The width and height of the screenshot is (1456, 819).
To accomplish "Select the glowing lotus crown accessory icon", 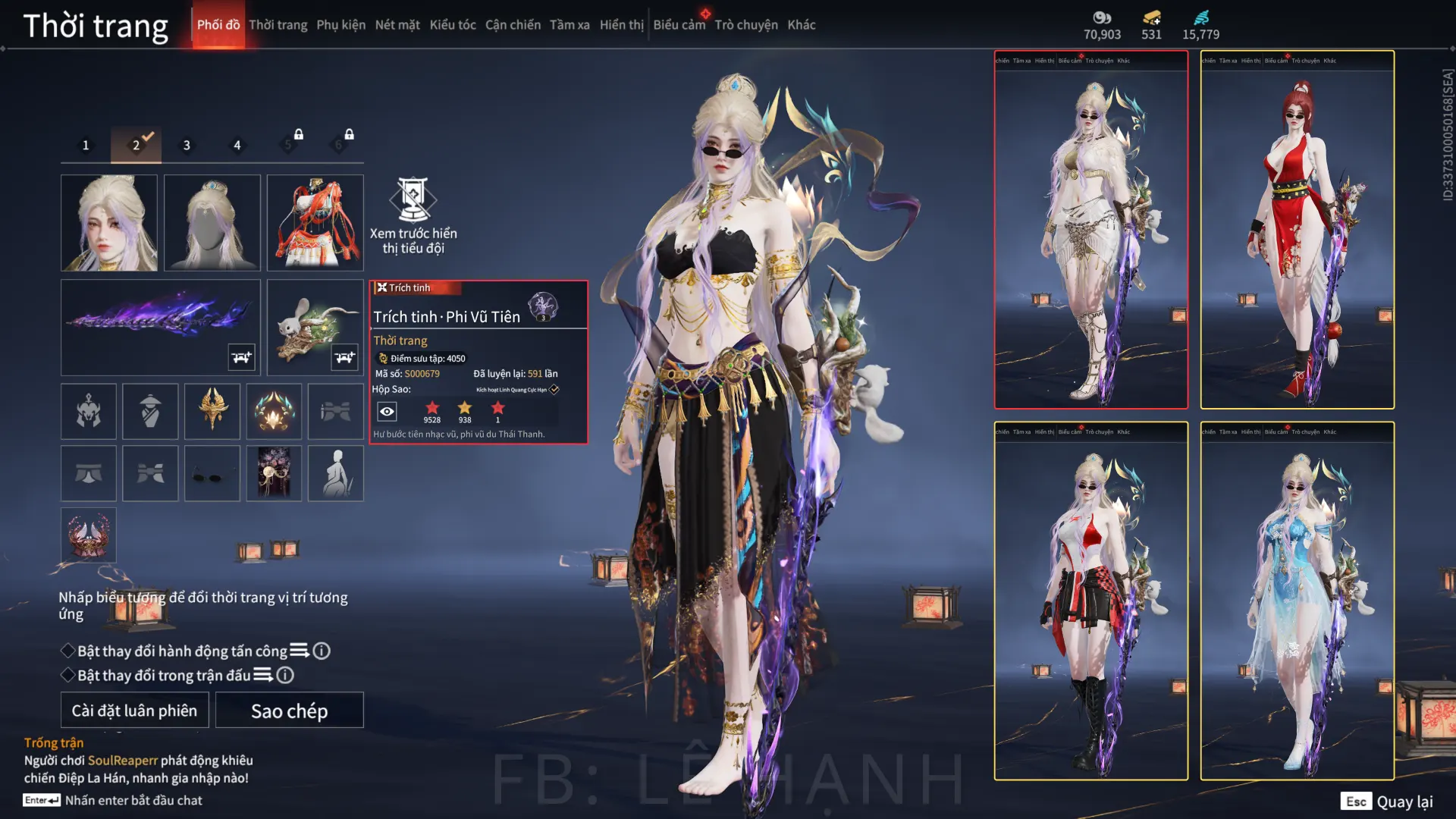I will [274, 412].
